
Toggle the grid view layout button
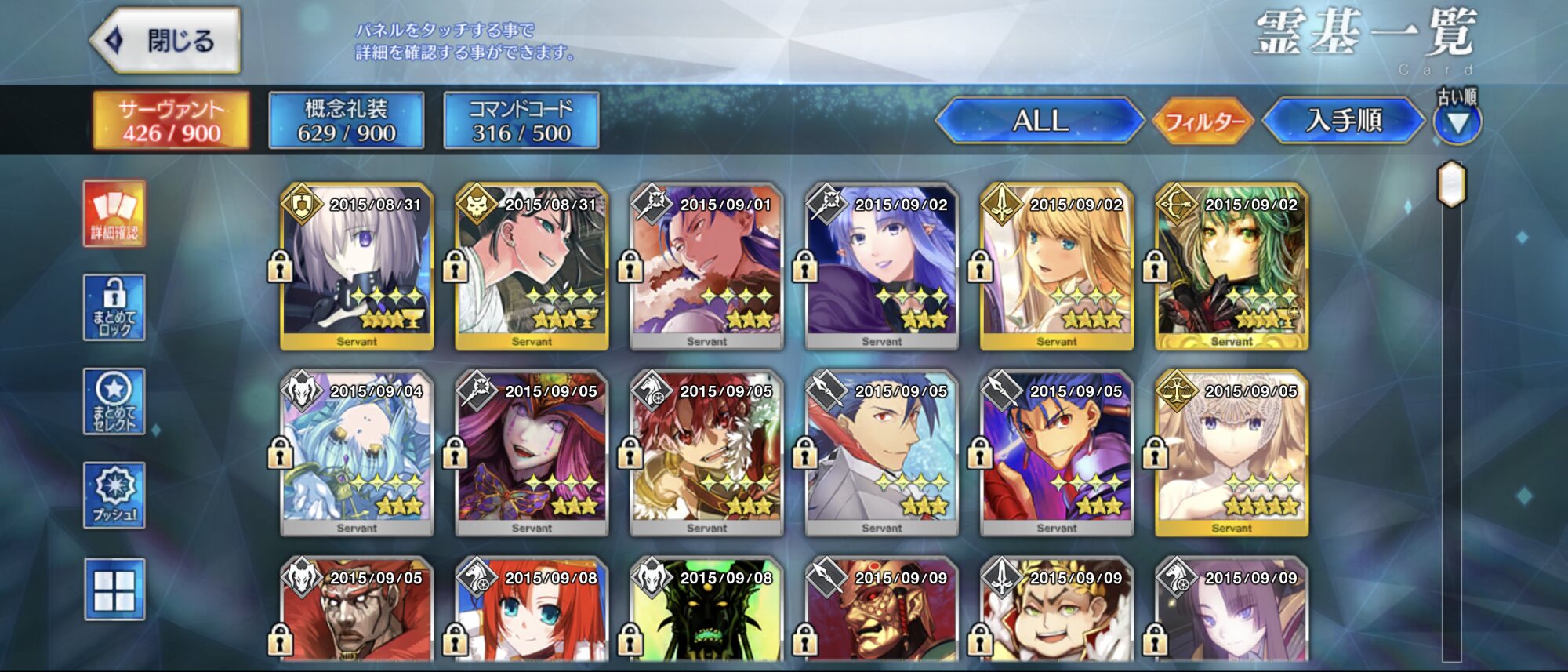click(x=114, y=590)
